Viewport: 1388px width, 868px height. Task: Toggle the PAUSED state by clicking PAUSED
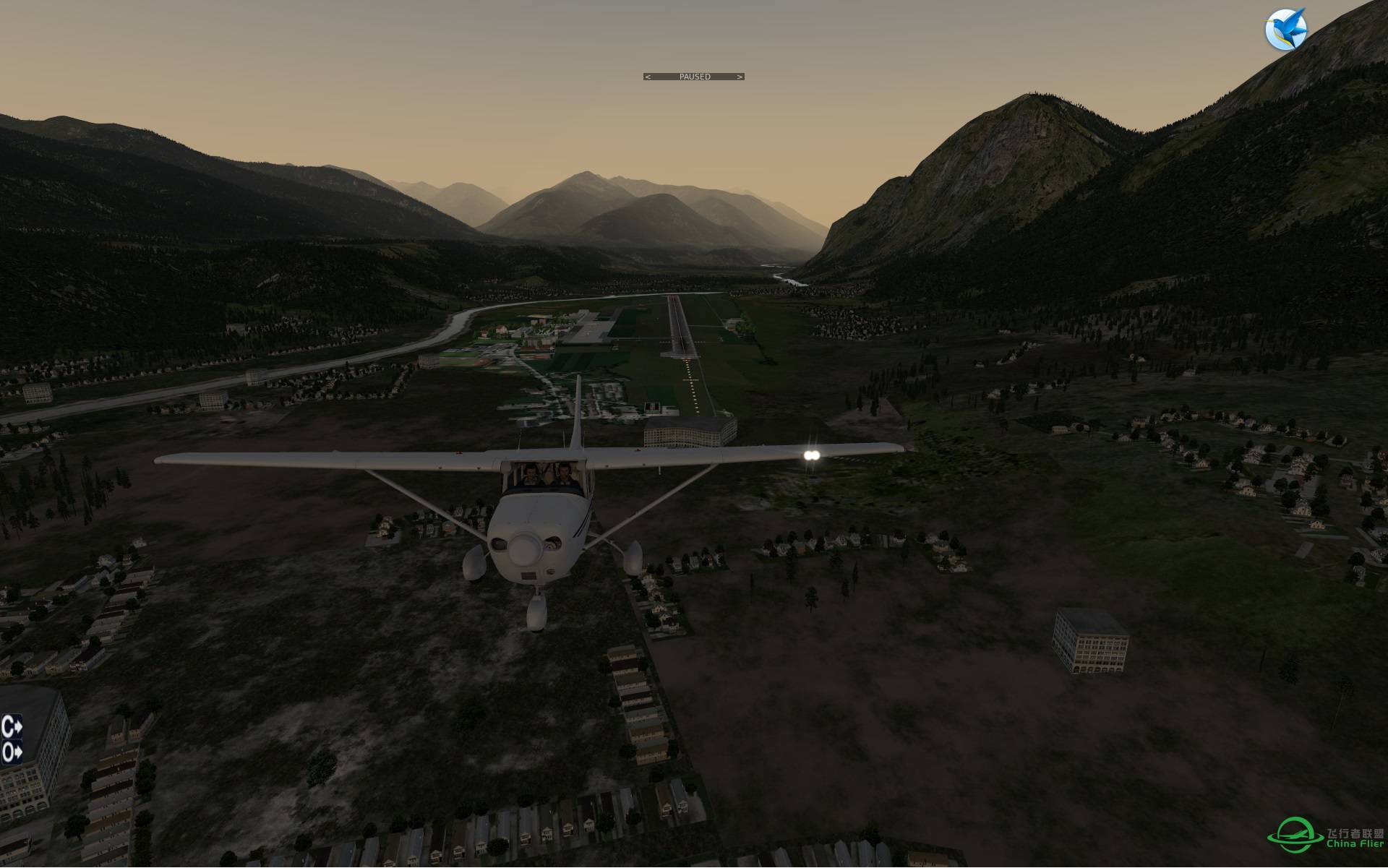point(695,76)
